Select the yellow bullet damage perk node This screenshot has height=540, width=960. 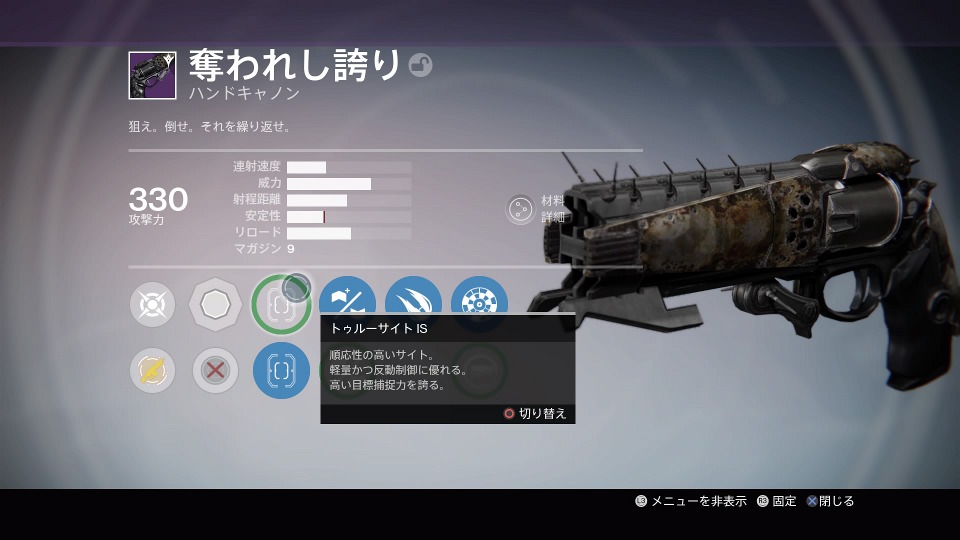coord(152,371)
